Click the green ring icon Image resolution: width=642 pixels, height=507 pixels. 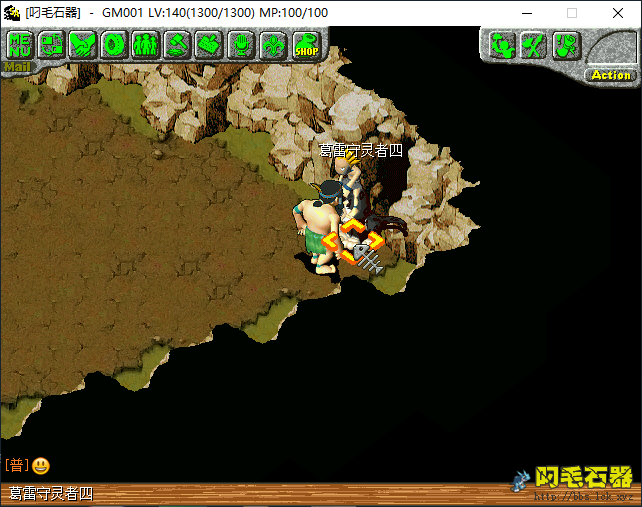click(113, 44)
